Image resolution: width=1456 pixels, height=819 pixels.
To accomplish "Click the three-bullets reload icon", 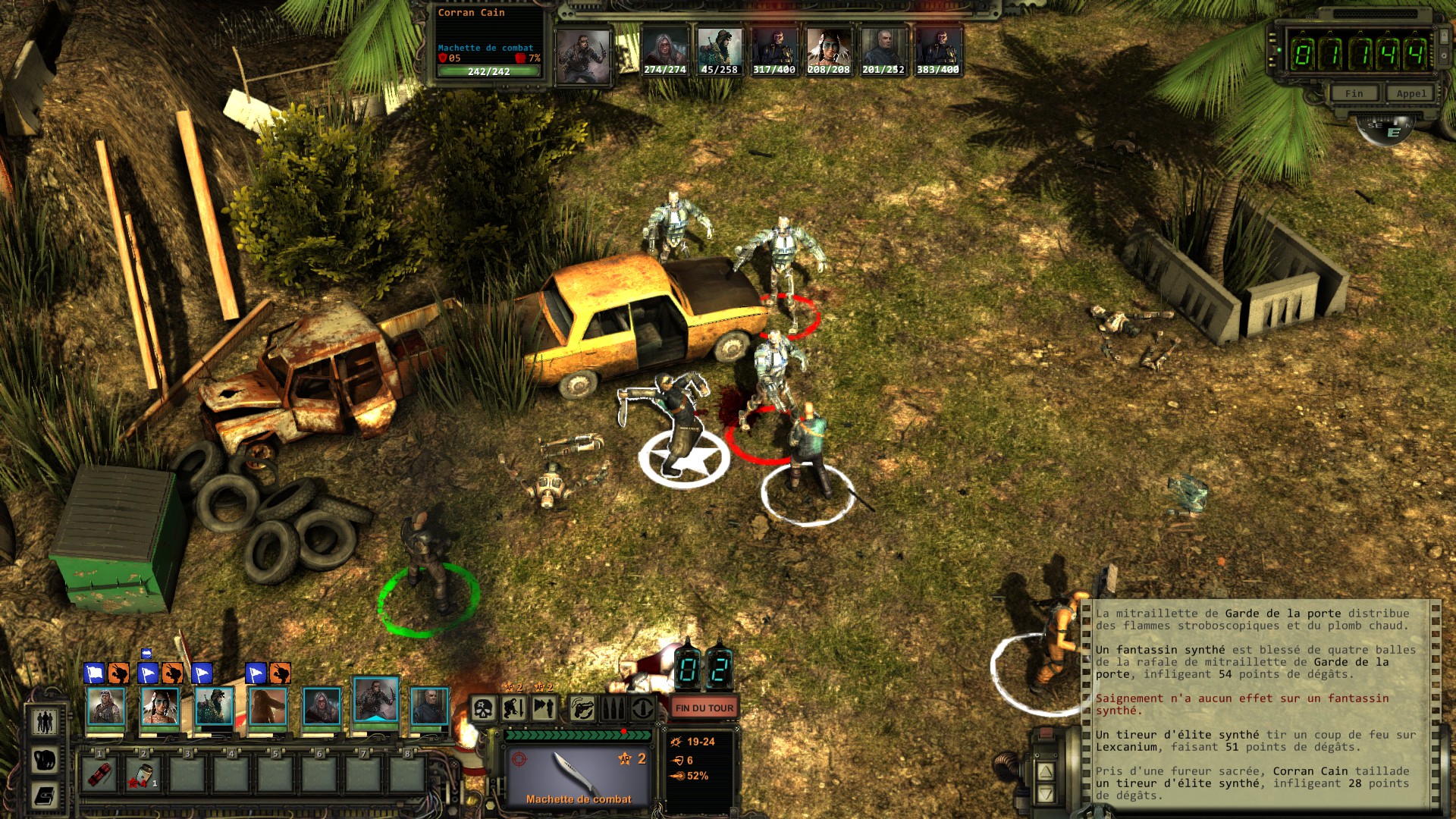I will coord(613,709).
